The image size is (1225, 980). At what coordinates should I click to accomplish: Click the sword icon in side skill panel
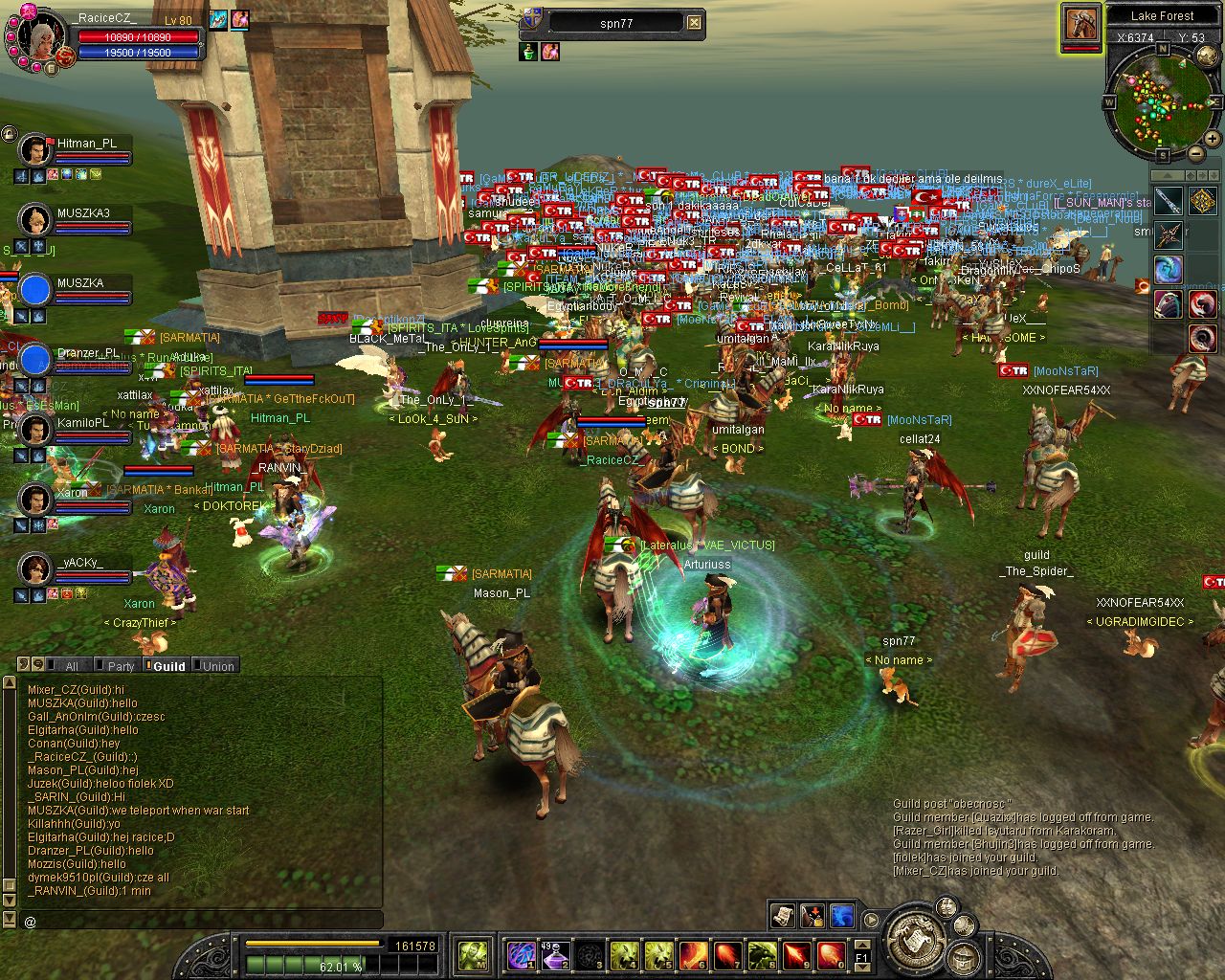(x=1169, y=201)
